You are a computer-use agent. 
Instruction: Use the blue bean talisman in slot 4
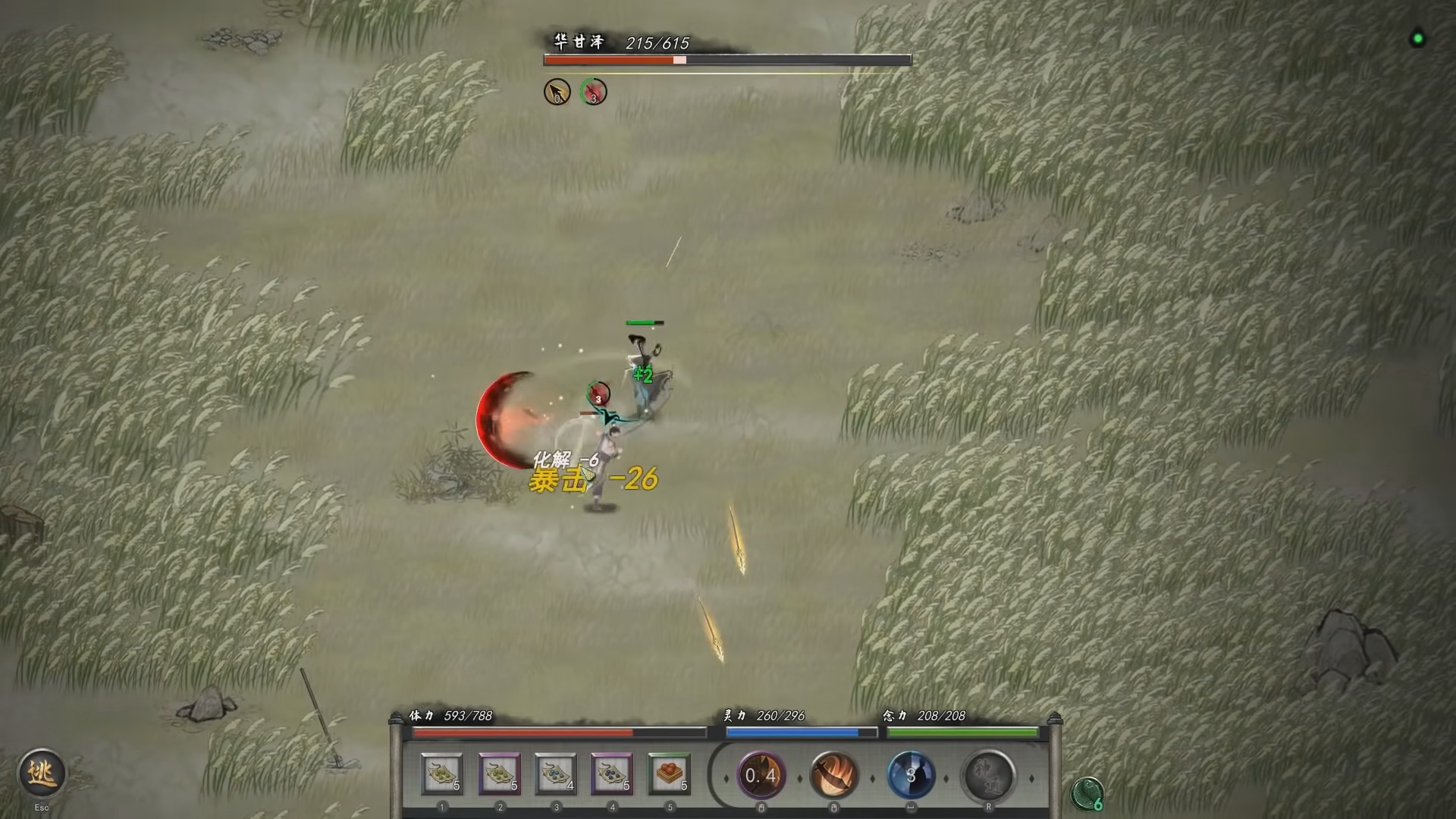click(x=613, y=775)
